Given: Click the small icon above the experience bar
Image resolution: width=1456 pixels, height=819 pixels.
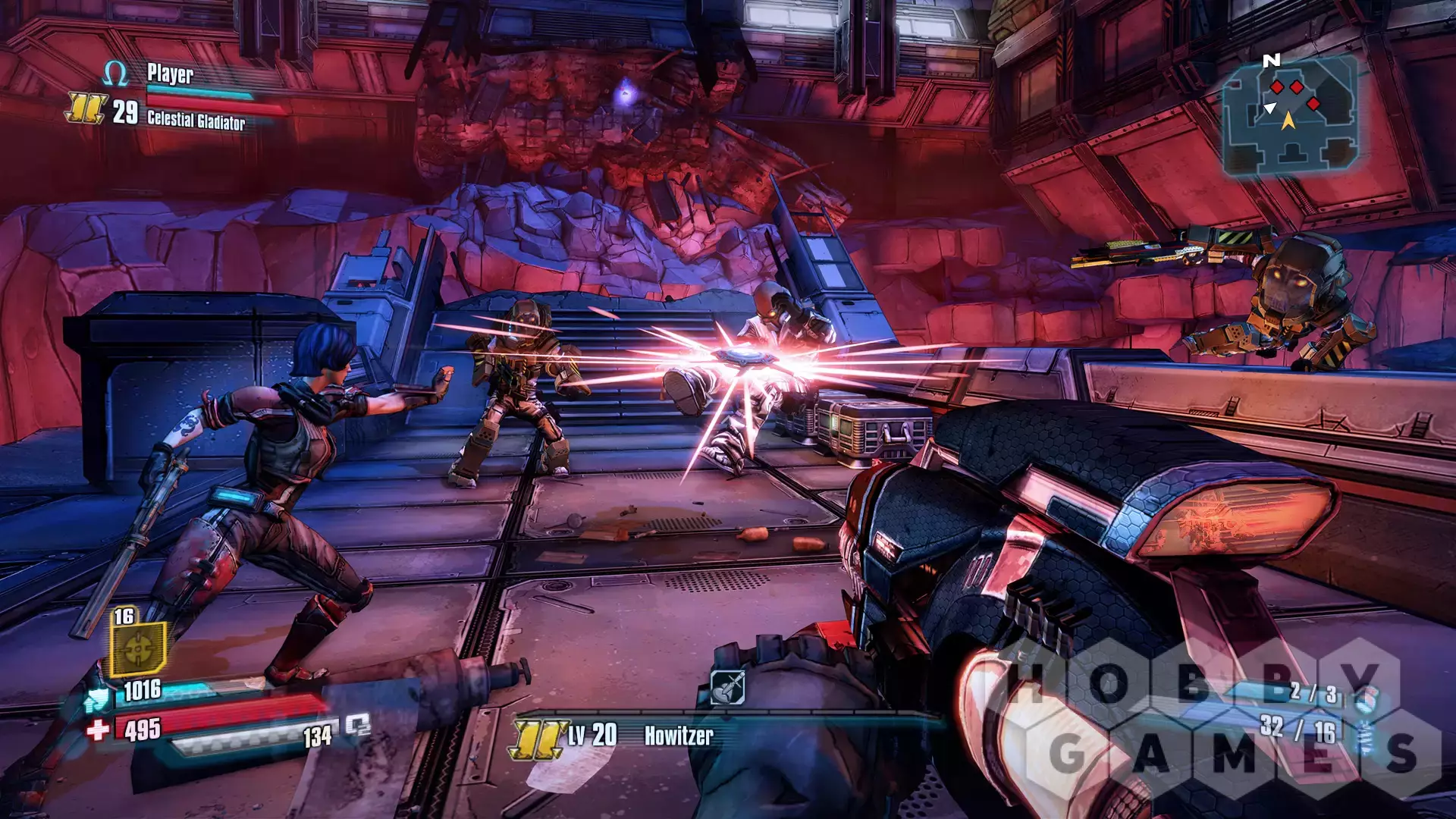Looking at the screenshot, I should tap(726, 687).
